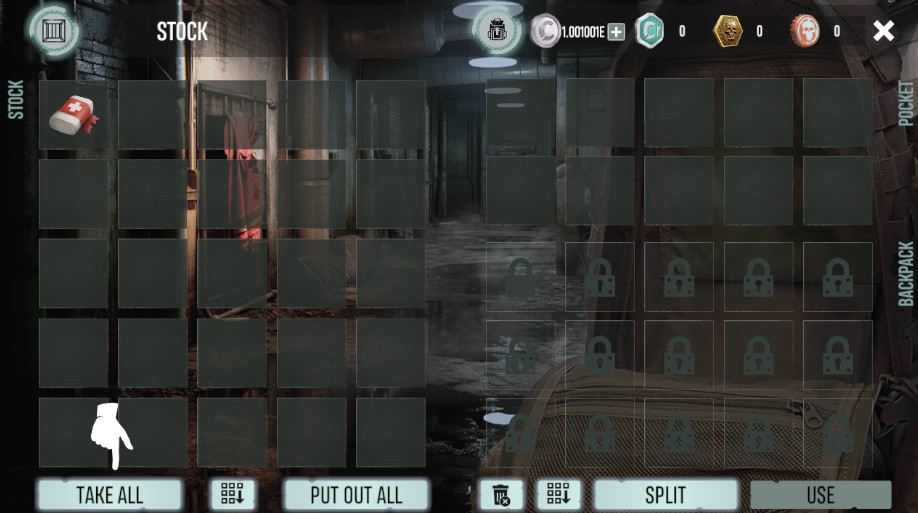Switch to the Backpack tab
918x513 pixels.
pyautogui.click(x=906, y=273)
